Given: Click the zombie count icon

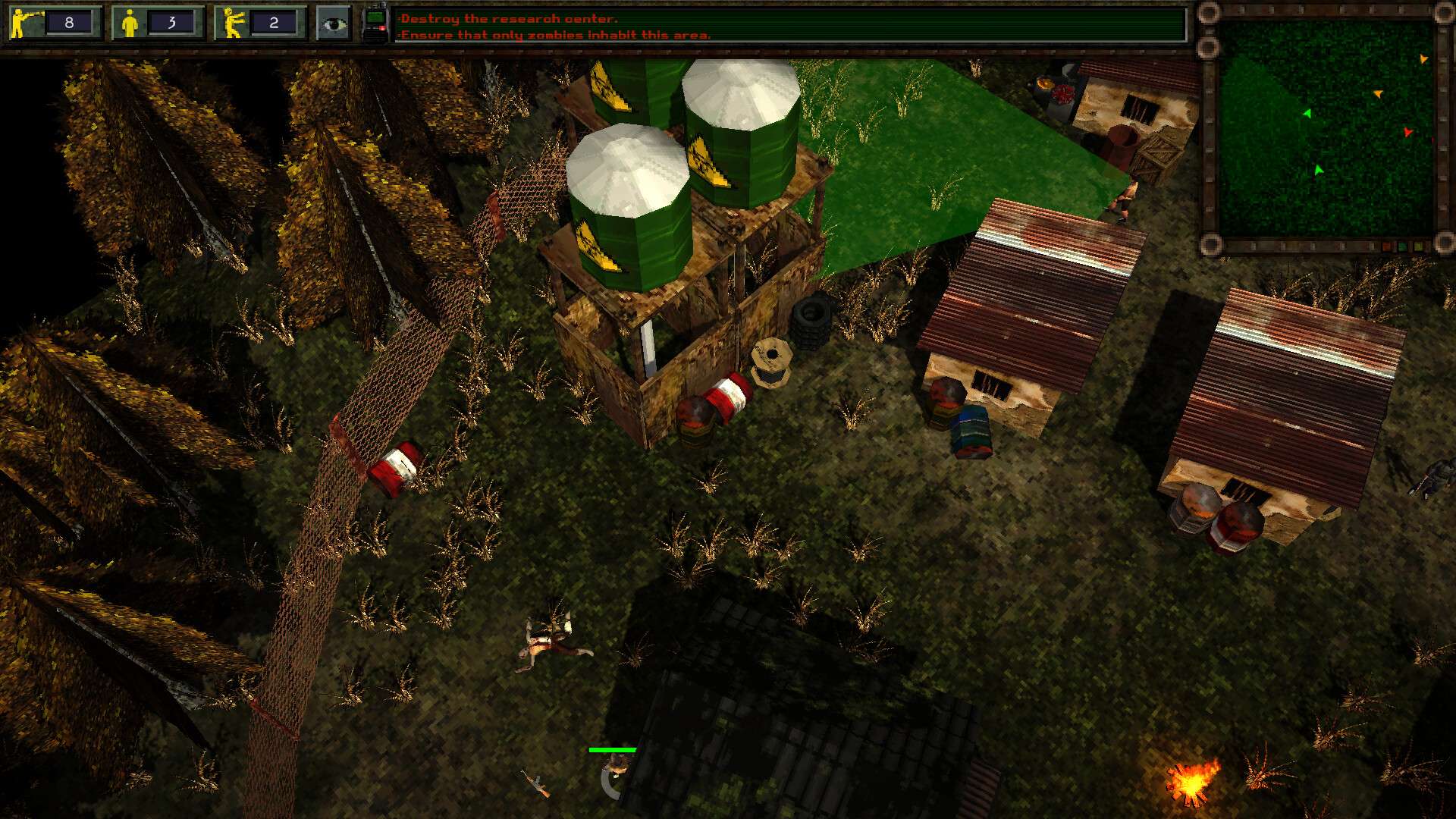Looking at the screenshot, I should coord(231,23).
